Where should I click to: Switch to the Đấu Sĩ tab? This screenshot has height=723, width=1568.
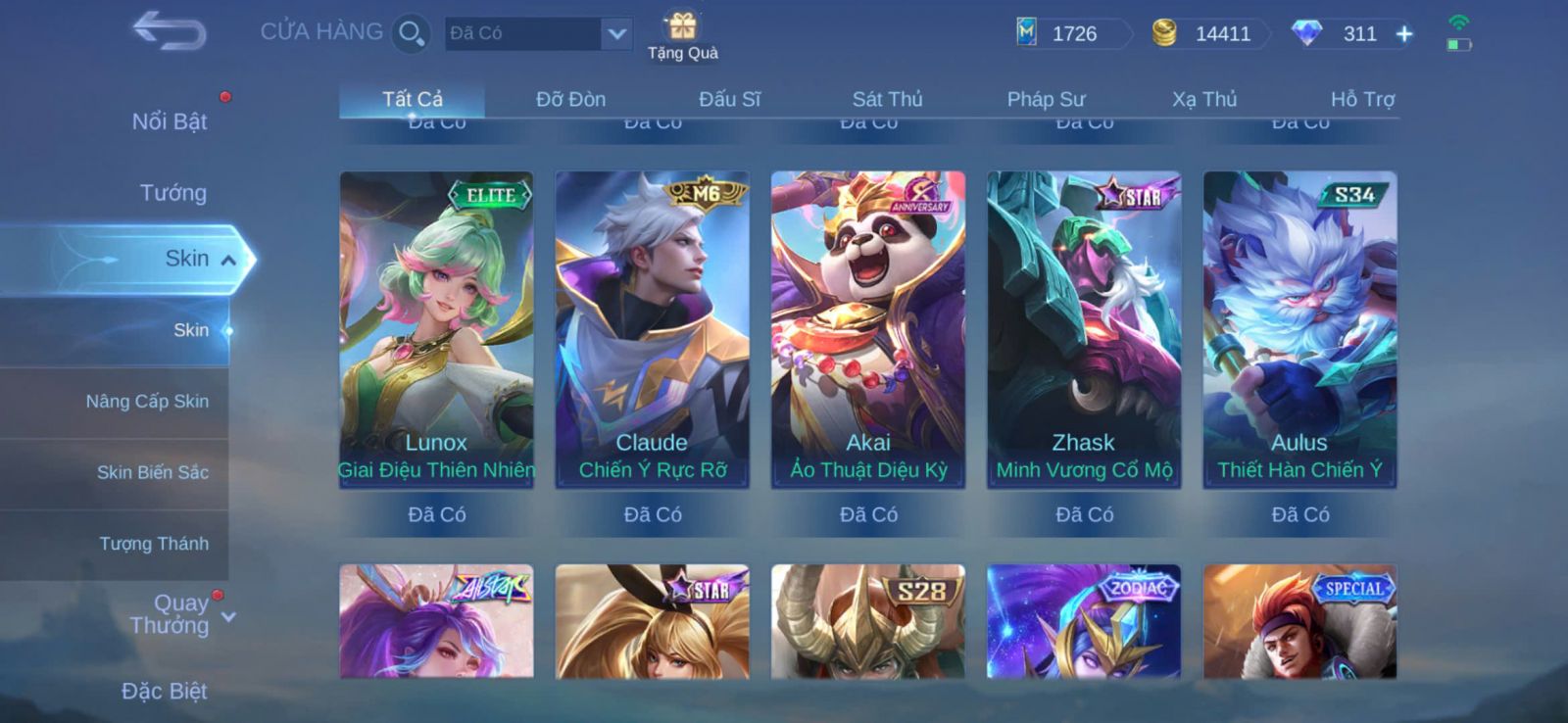729,99
